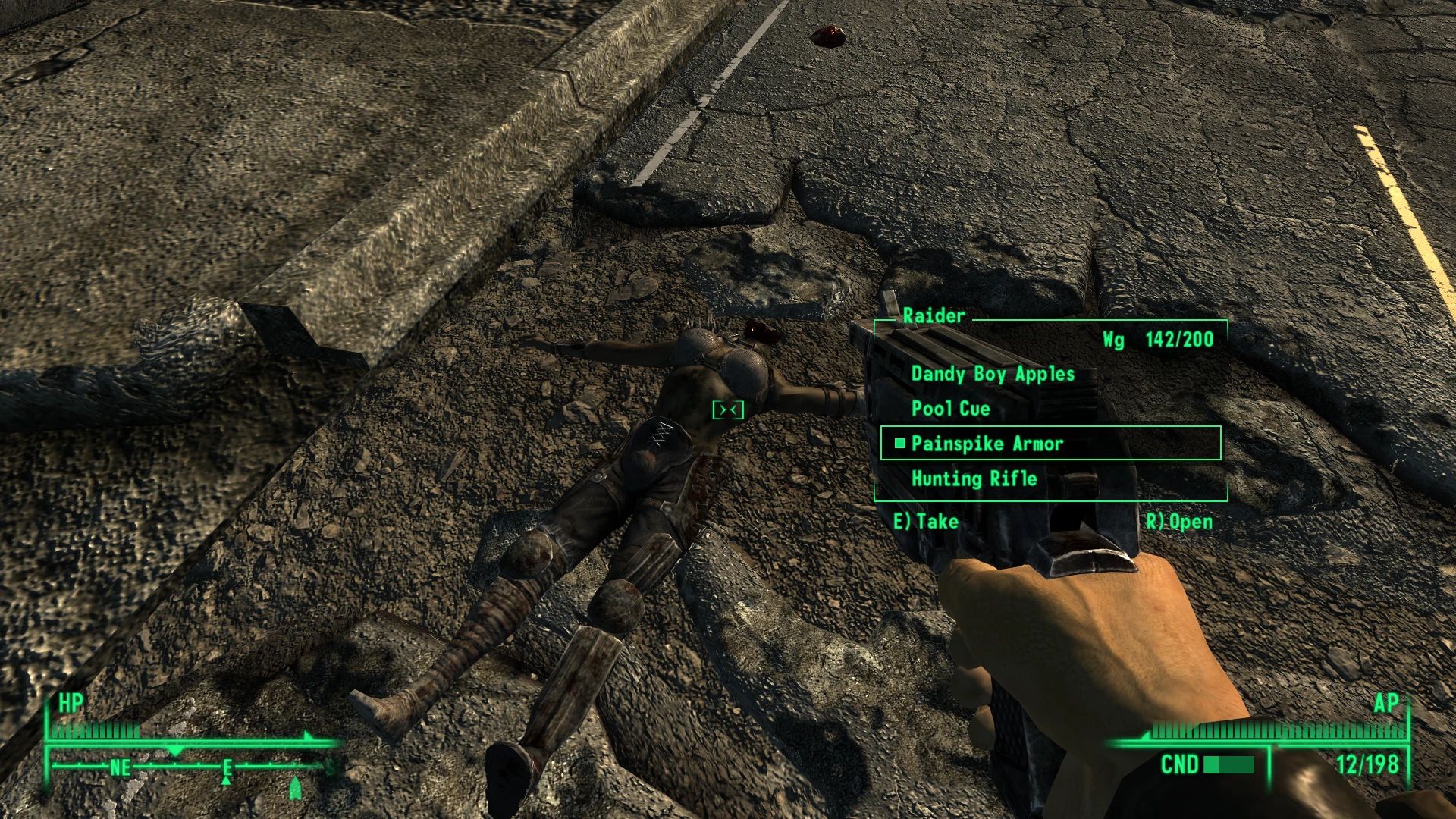Select Hunting Rifle in the loot menu
Image resolution: width=1456 pixels, height=819 pixels.
[x=974, y=479]
